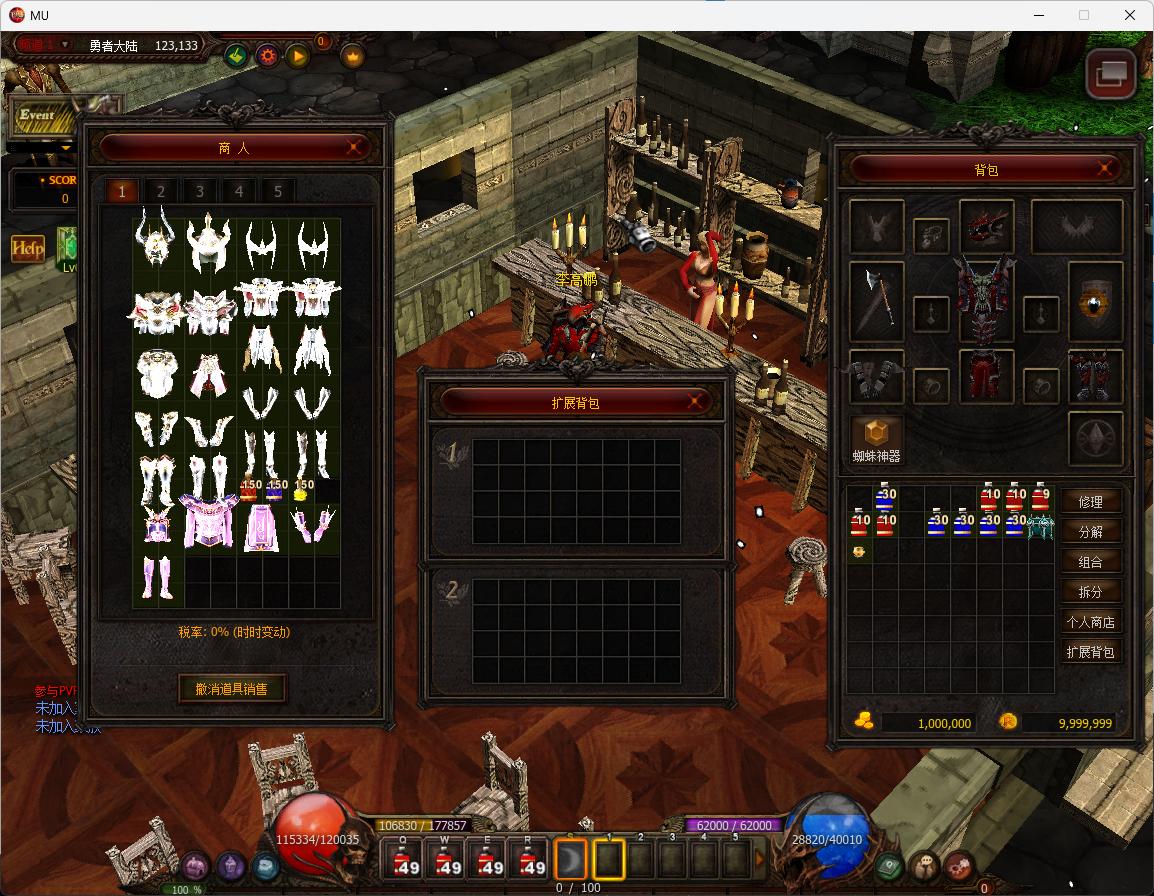The height and width of the screenshot is (896, 1154).
Task: Toggle the extended backpack (扩展背包) button
Action: 1090,652
